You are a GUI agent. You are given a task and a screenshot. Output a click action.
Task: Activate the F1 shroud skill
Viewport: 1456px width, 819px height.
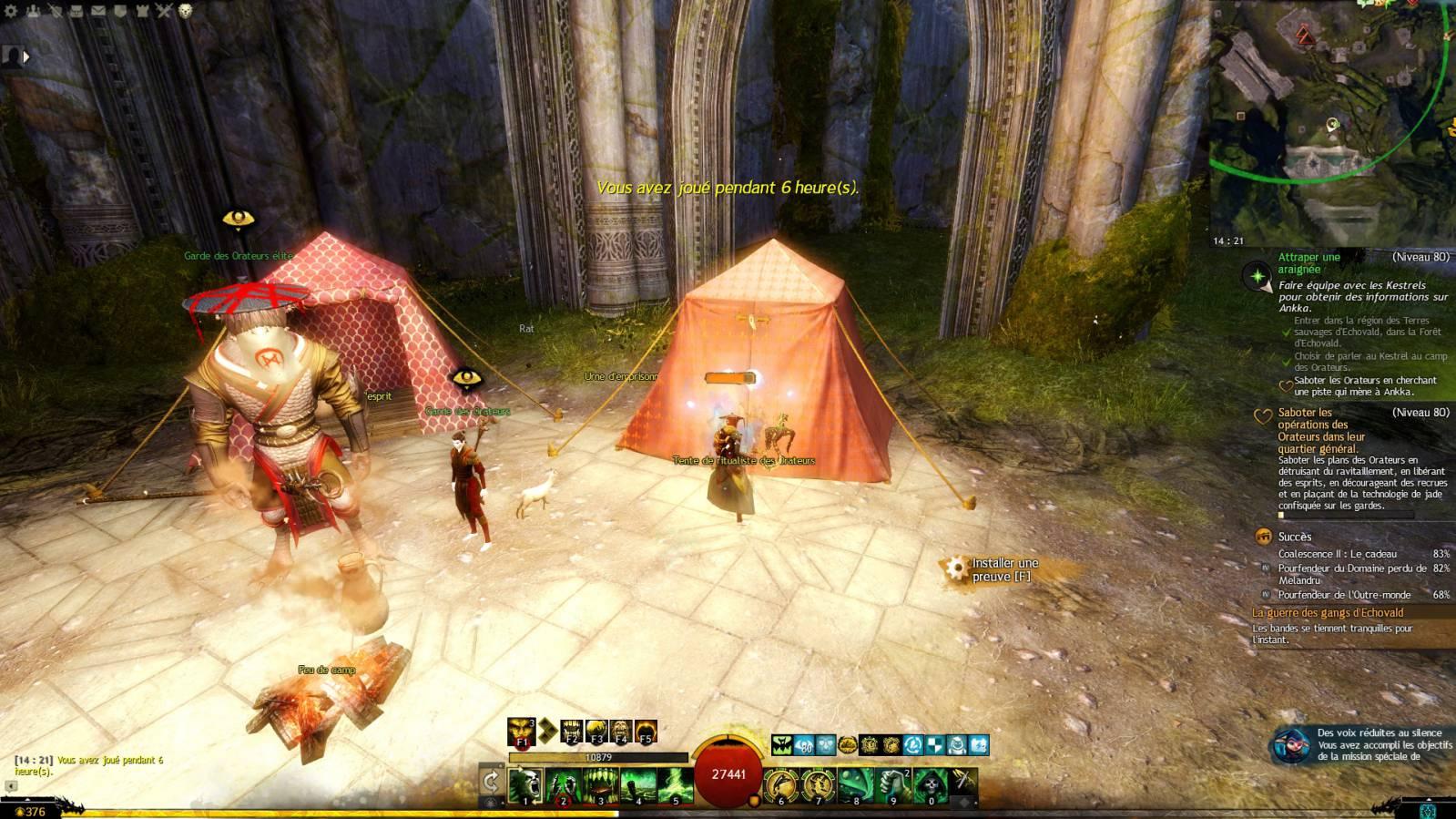coord(522,732)
